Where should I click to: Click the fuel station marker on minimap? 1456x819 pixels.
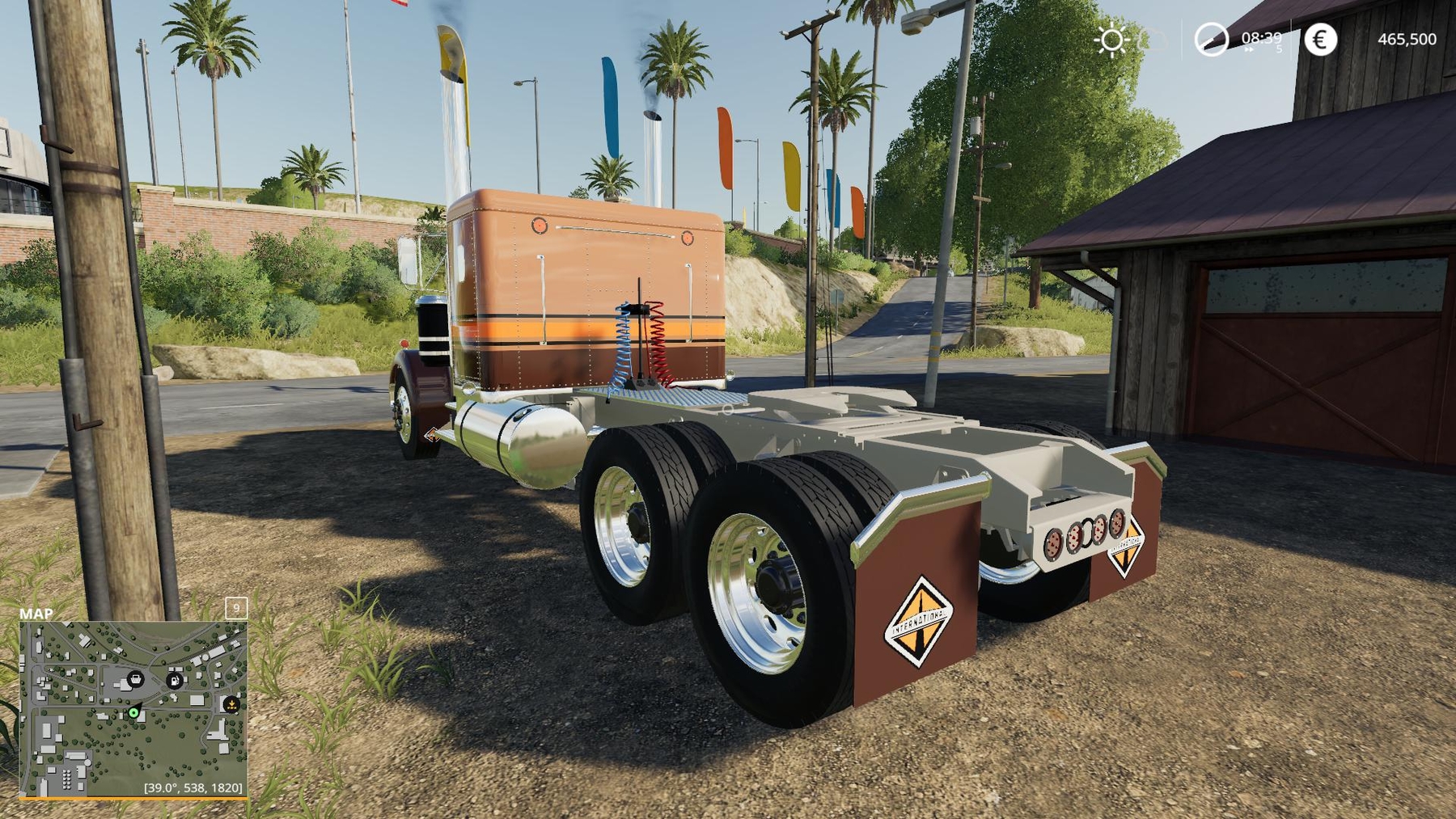pyautogui.click(x=174, y=680)
